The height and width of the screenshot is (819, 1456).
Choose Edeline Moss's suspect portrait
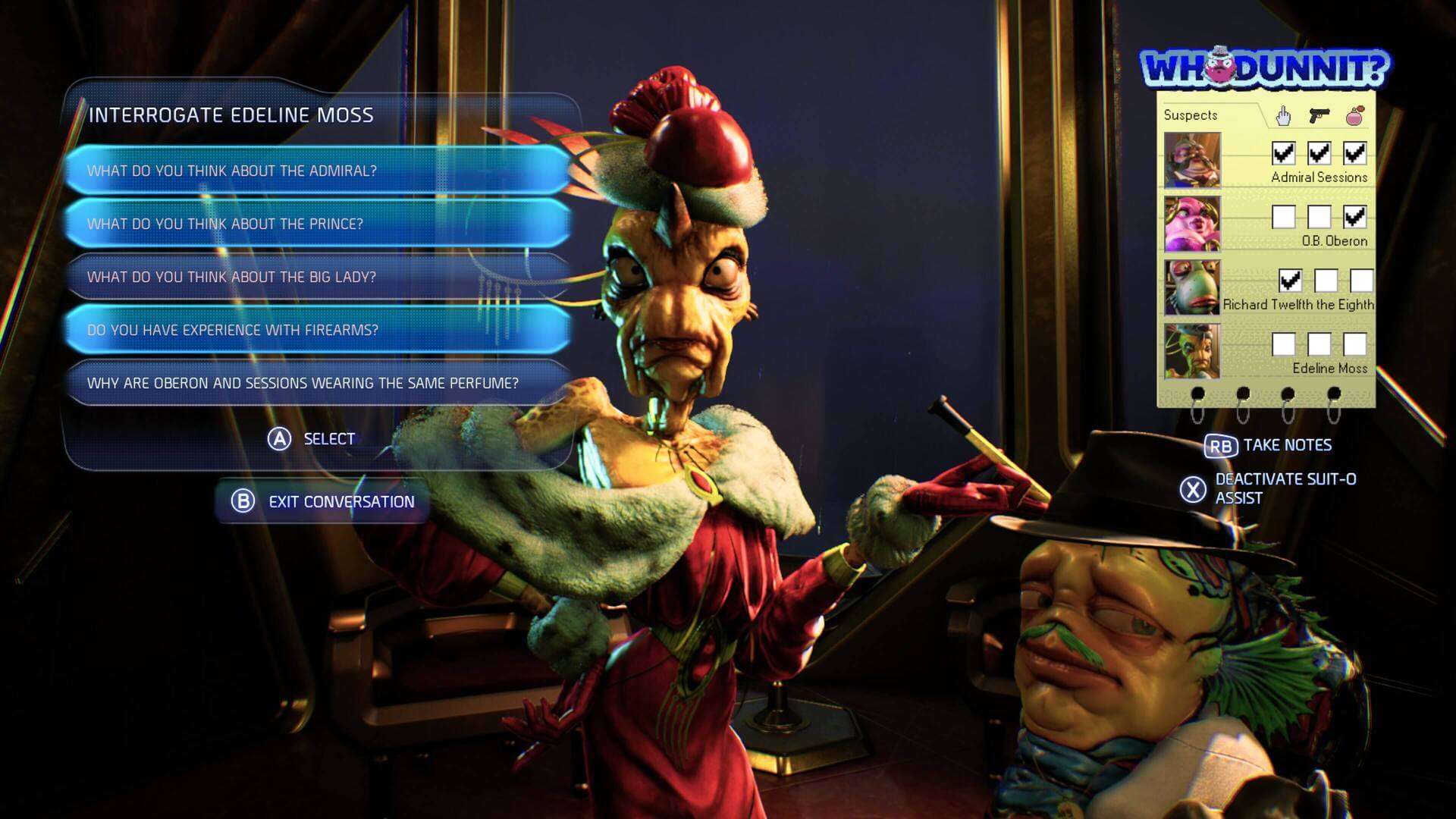pyautogui.click(x=1192, y=351)
